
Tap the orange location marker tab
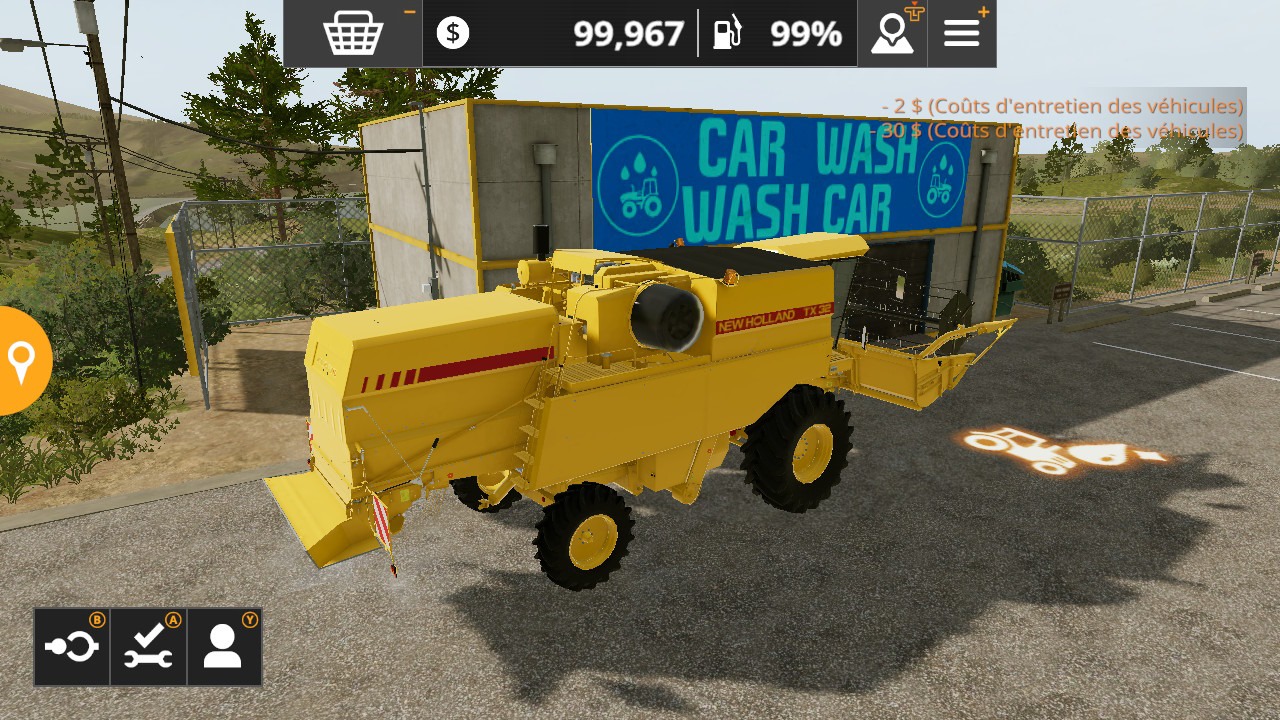(22, 361)
